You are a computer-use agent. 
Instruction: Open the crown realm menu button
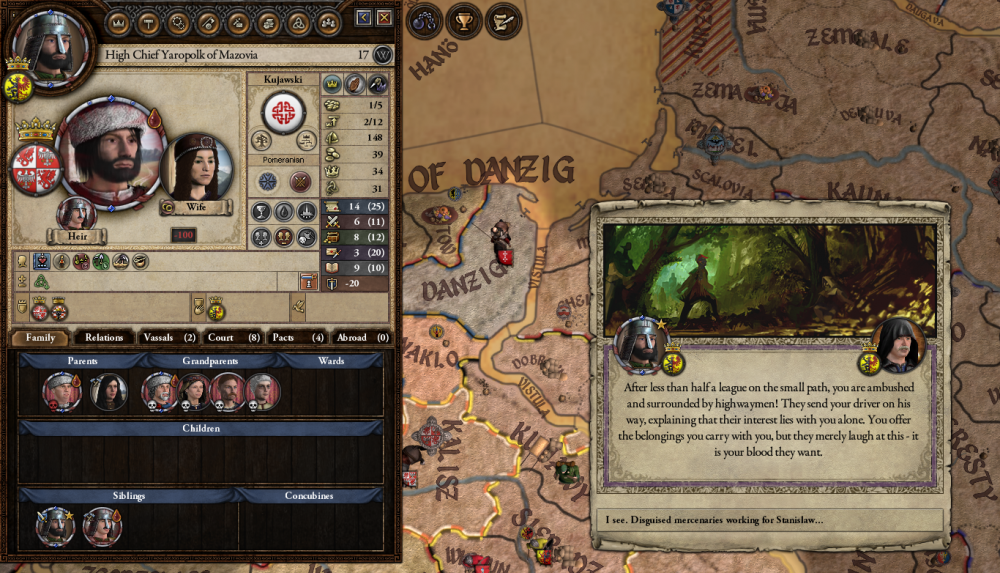pyautogui.click(x=117, y=21)
